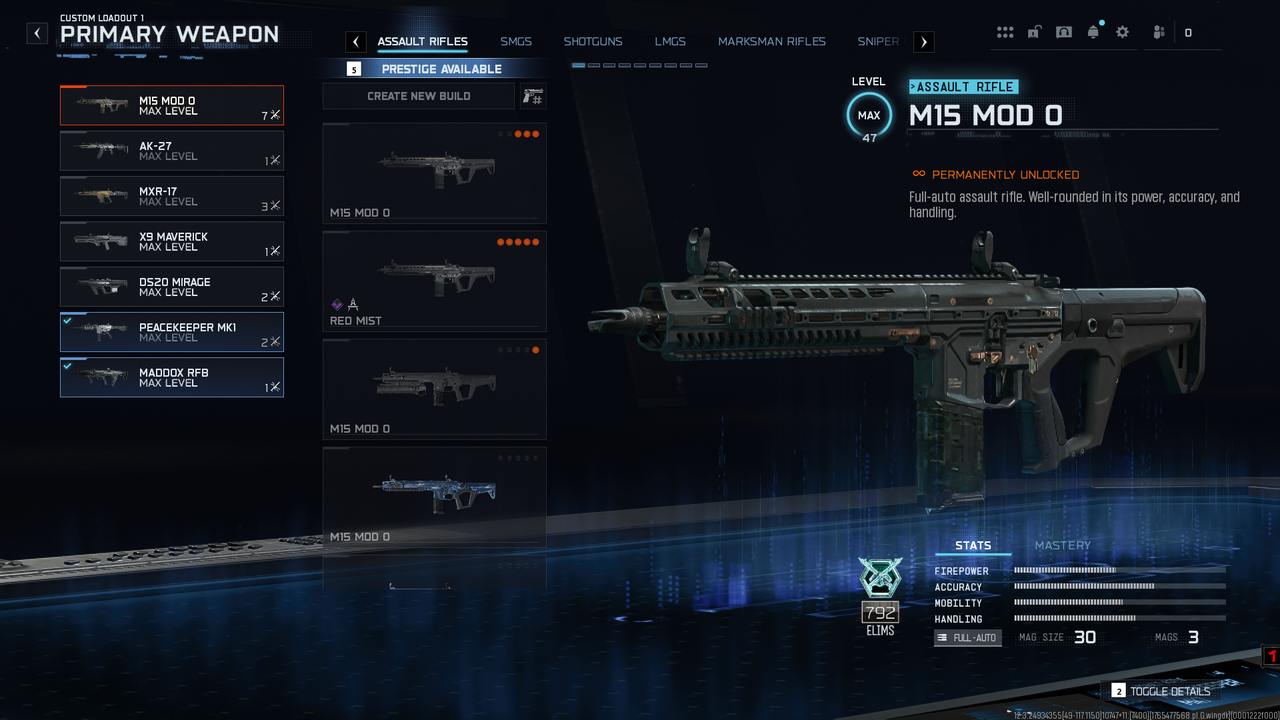Open the notifications bell
This screenshot has width=1280, height=720.
(x=1093, y=32)
